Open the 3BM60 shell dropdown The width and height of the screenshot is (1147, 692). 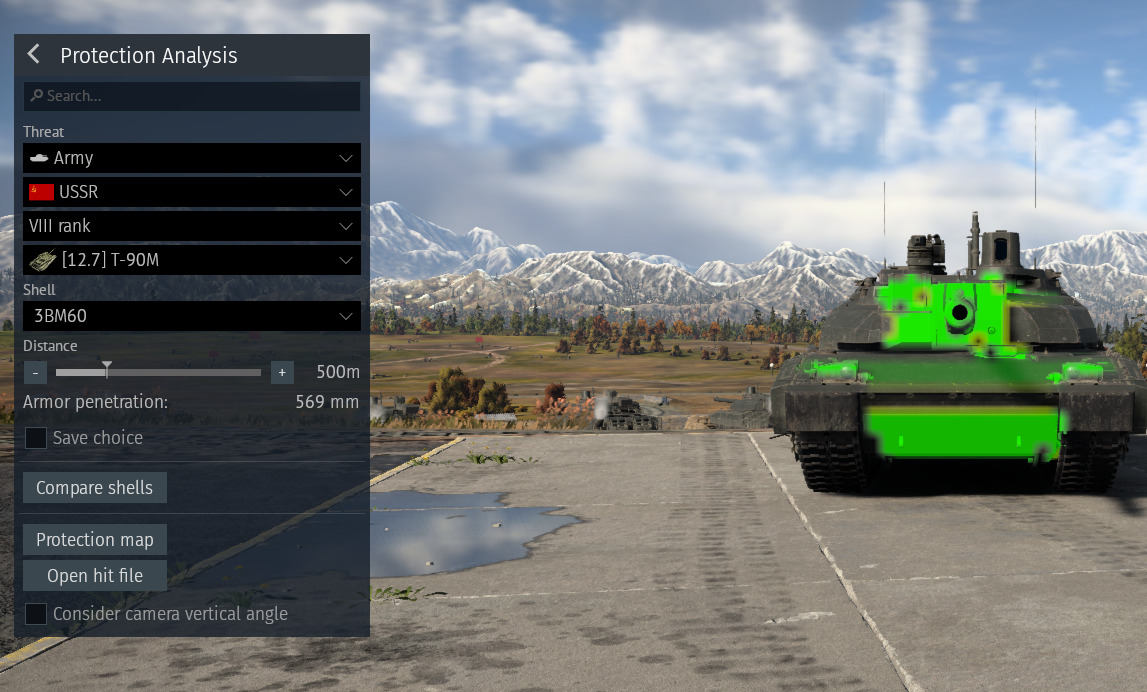pos(192,316)
